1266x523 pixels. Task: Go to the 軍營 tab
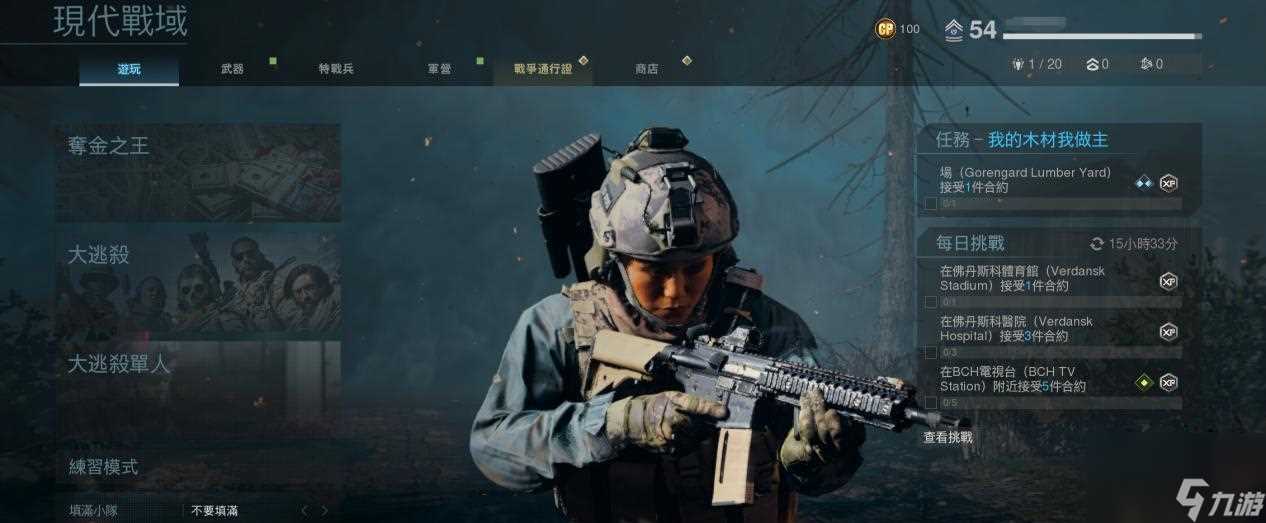[439, 69]
